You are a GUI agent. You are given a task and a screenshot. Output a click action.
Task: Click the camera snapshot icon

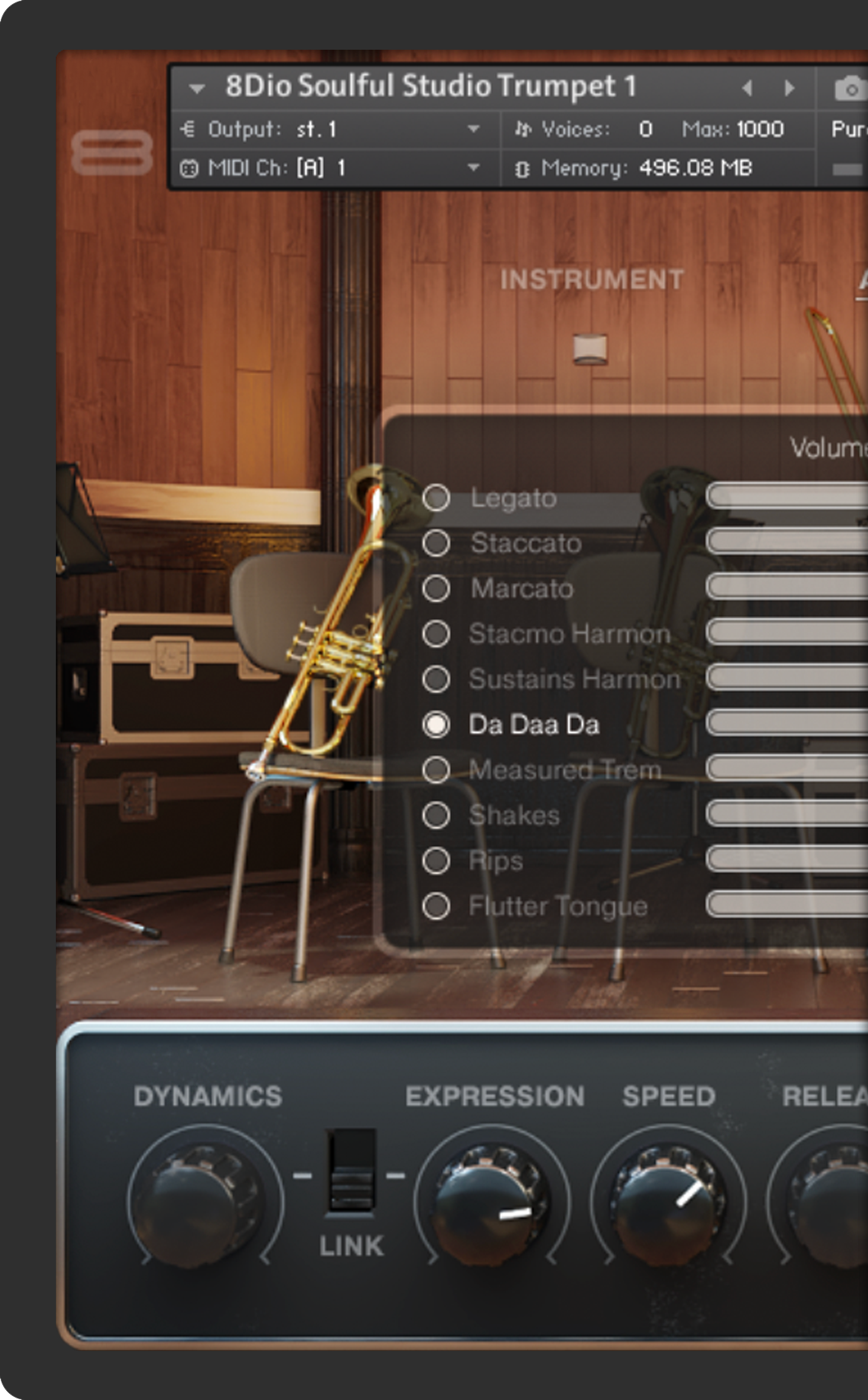coord(849,89)
